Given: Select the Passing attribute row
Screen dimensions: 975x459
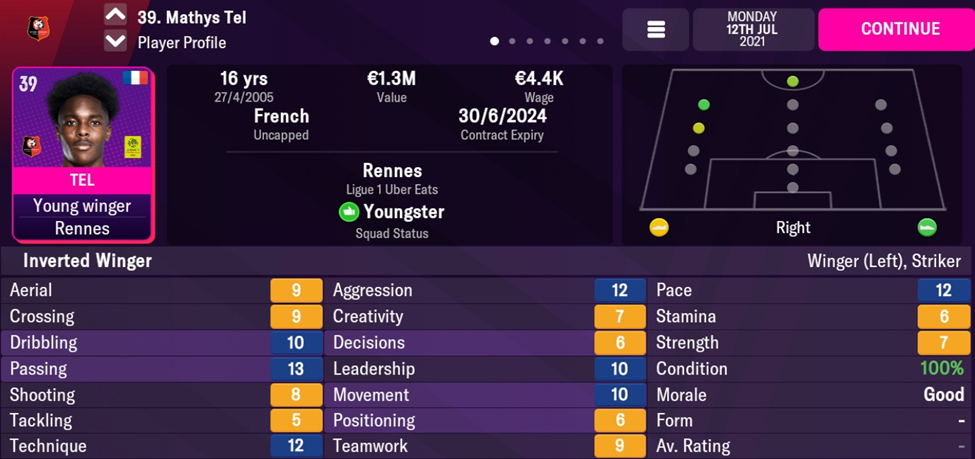Looking at the screenshot, I should pyautogui.click(x=162, y=369).
